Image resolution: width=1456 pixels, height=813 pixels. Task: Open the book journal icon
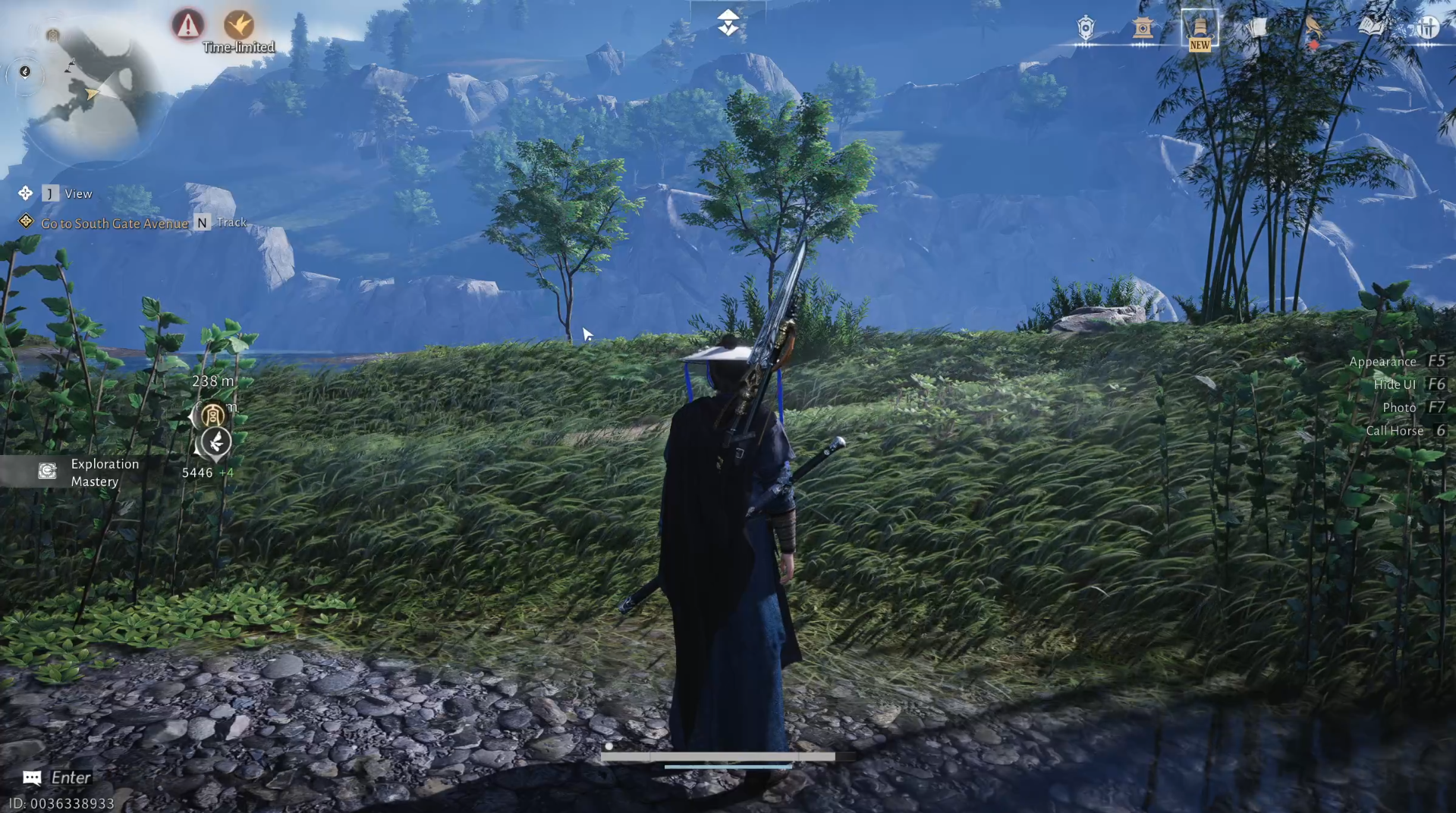pos(1370,25)
